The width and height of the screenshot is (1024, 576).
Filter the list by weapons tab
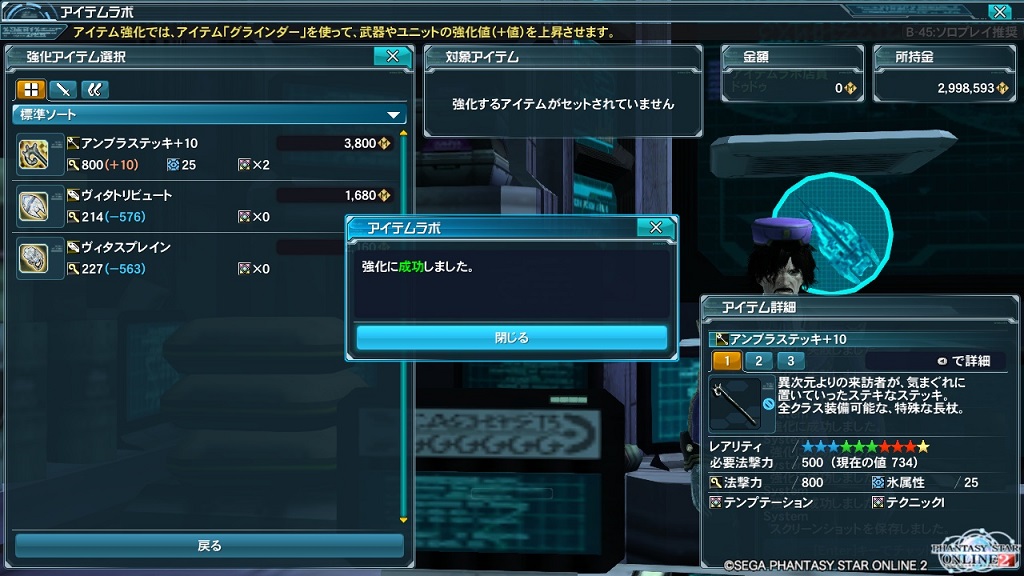click(x=62, y=89)
